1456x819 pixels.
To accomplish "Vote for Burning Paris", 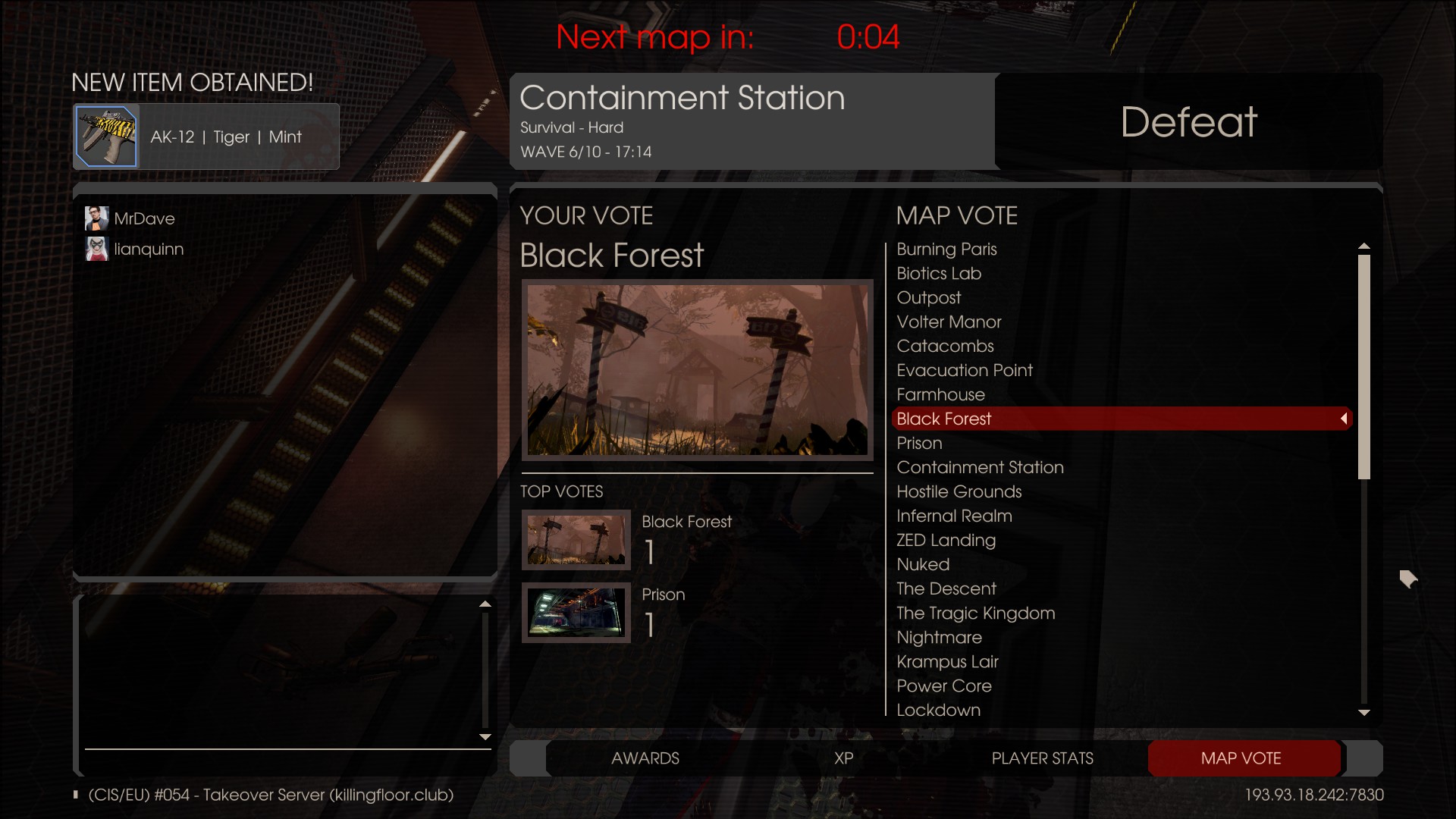I will [x=946, y=249].
